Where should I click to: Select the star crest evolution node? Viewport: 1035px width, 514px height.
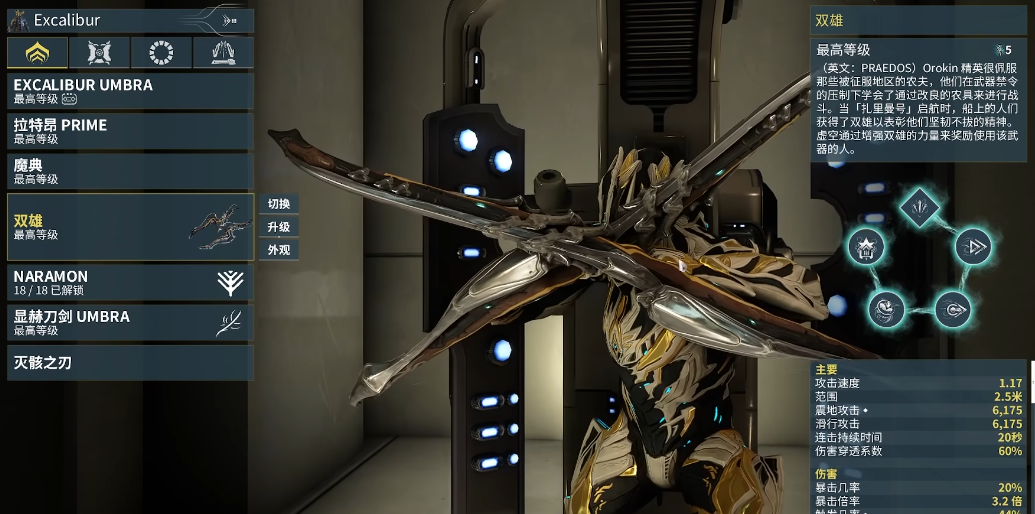866,246
